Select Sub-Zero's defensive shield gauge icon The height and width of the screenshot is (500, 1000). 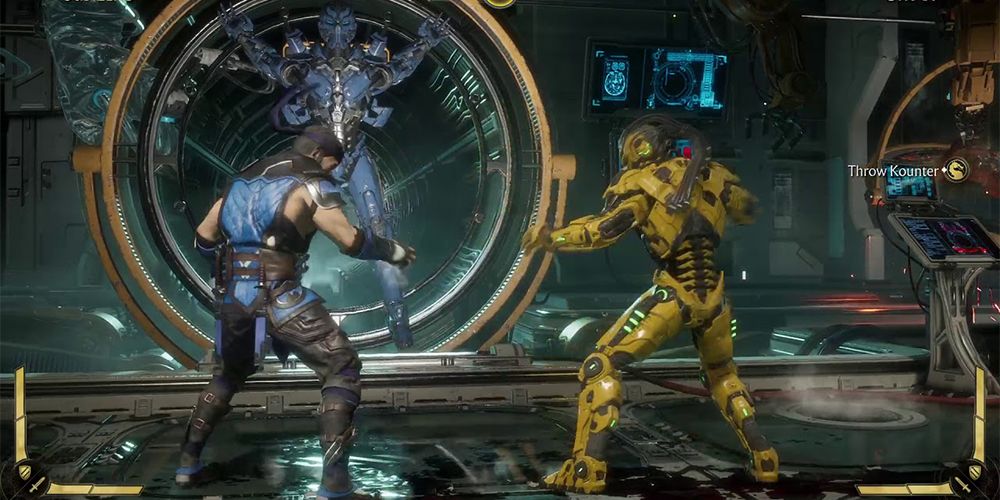(x=24, y=470)
